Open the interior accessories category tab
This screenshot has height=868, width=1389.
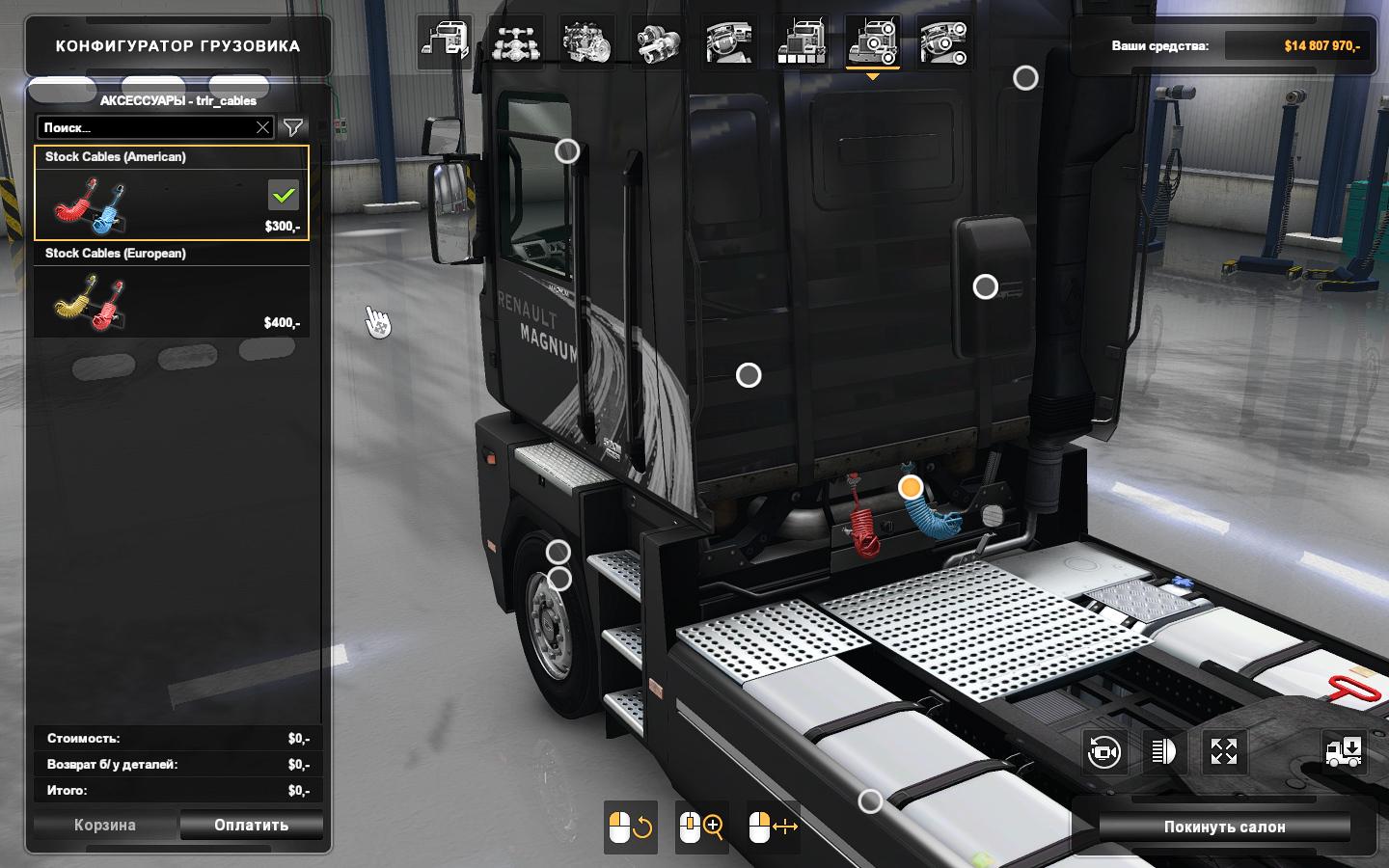[944, 42]
